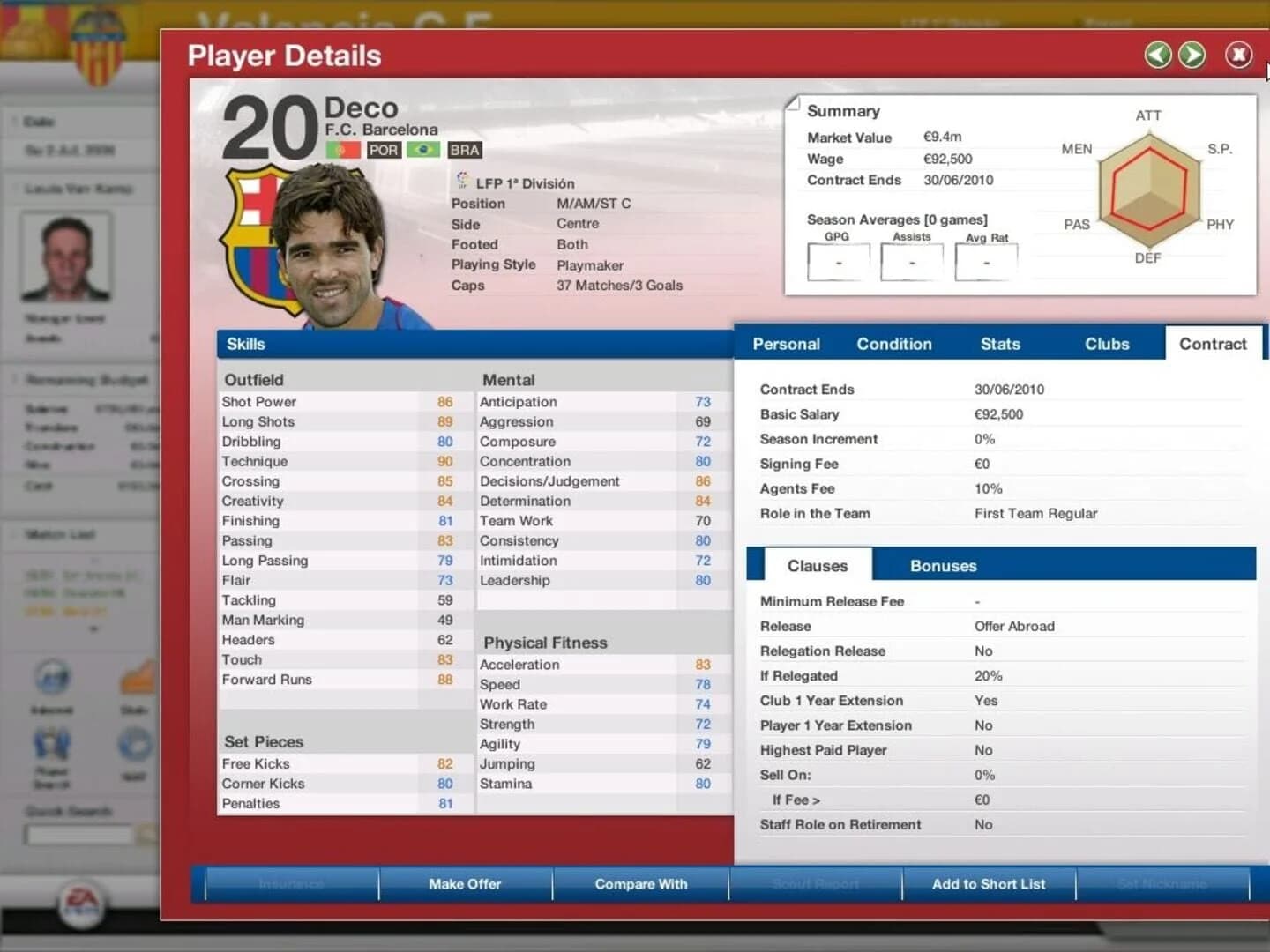The width and height of the screenshot is (1270, 952).
Task: Open the Clubs tab
Action: coord(1107,344)
